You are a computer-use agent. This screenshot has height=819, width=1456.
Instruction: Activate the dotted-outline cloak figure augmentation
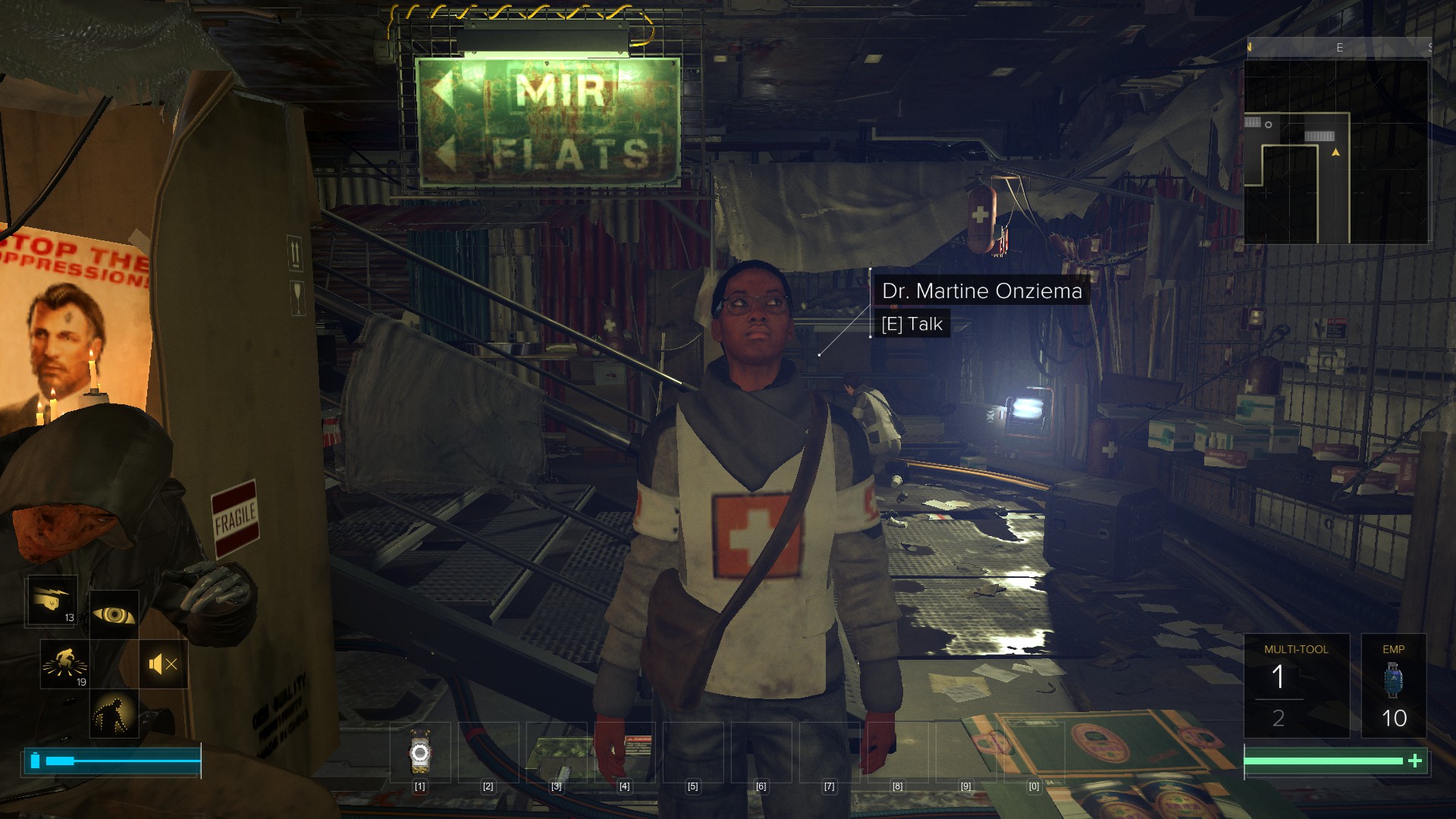click(x=114, y=714)
